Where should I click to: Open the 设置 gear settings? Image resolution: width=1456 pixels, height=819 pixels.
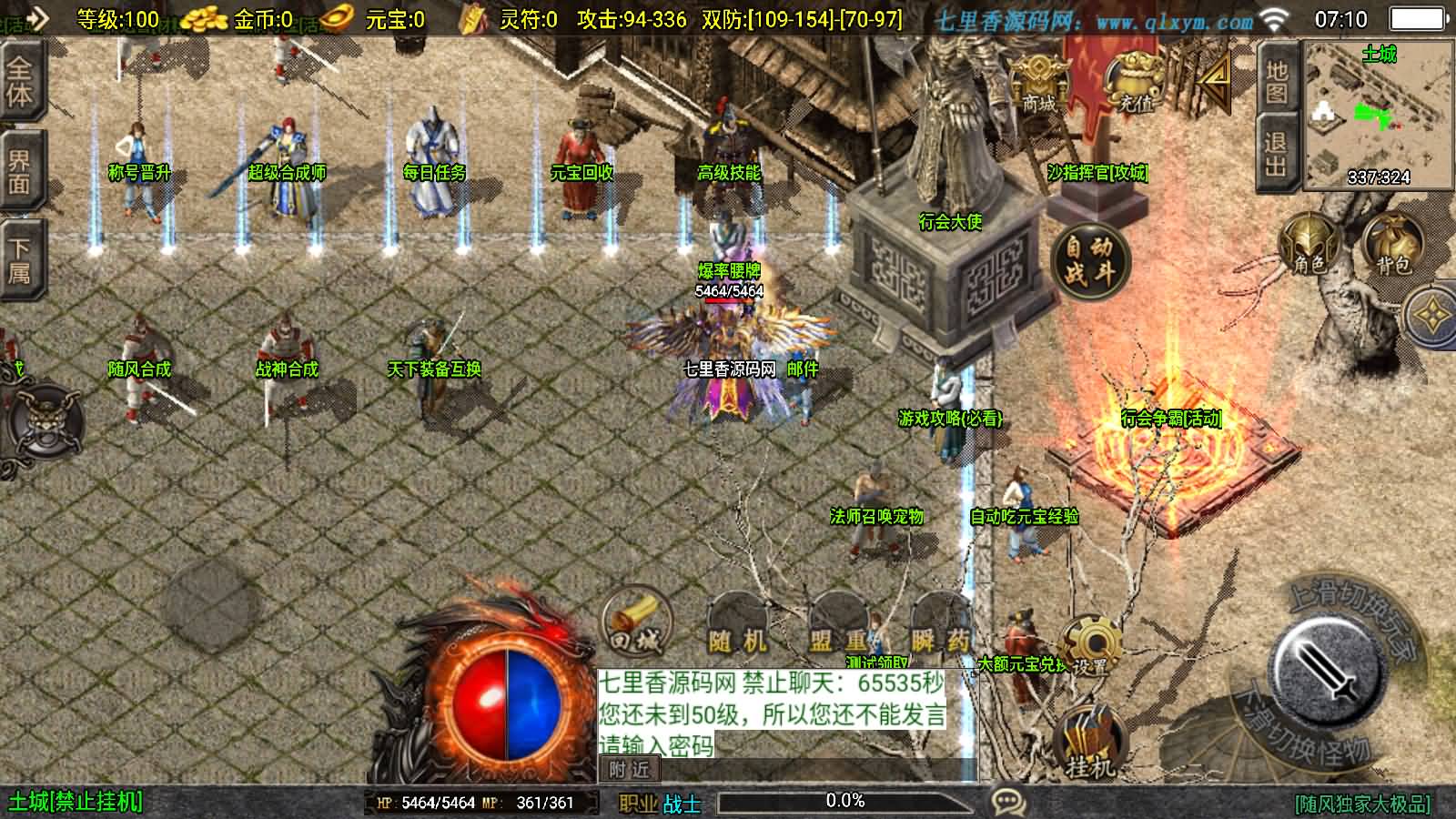coord(1089,646)
